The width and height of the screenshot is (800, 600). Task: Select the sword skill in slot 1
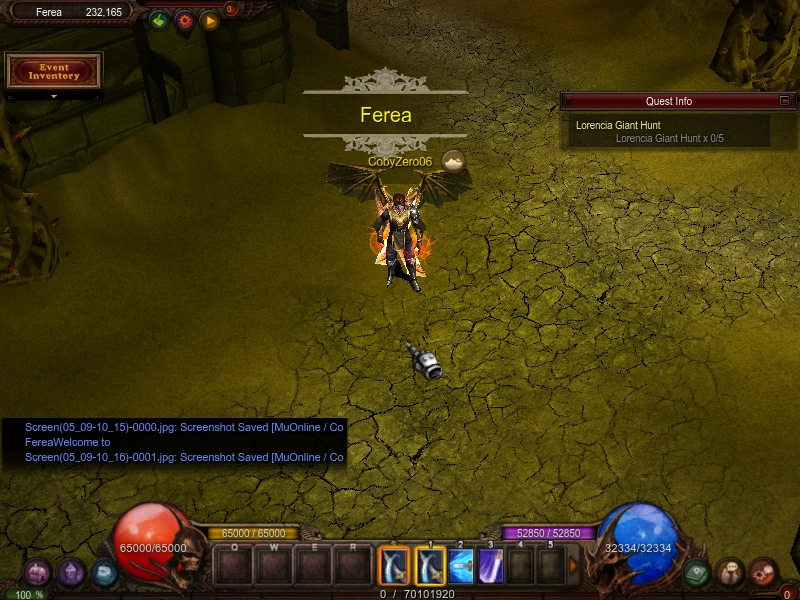tap(430, 566)
